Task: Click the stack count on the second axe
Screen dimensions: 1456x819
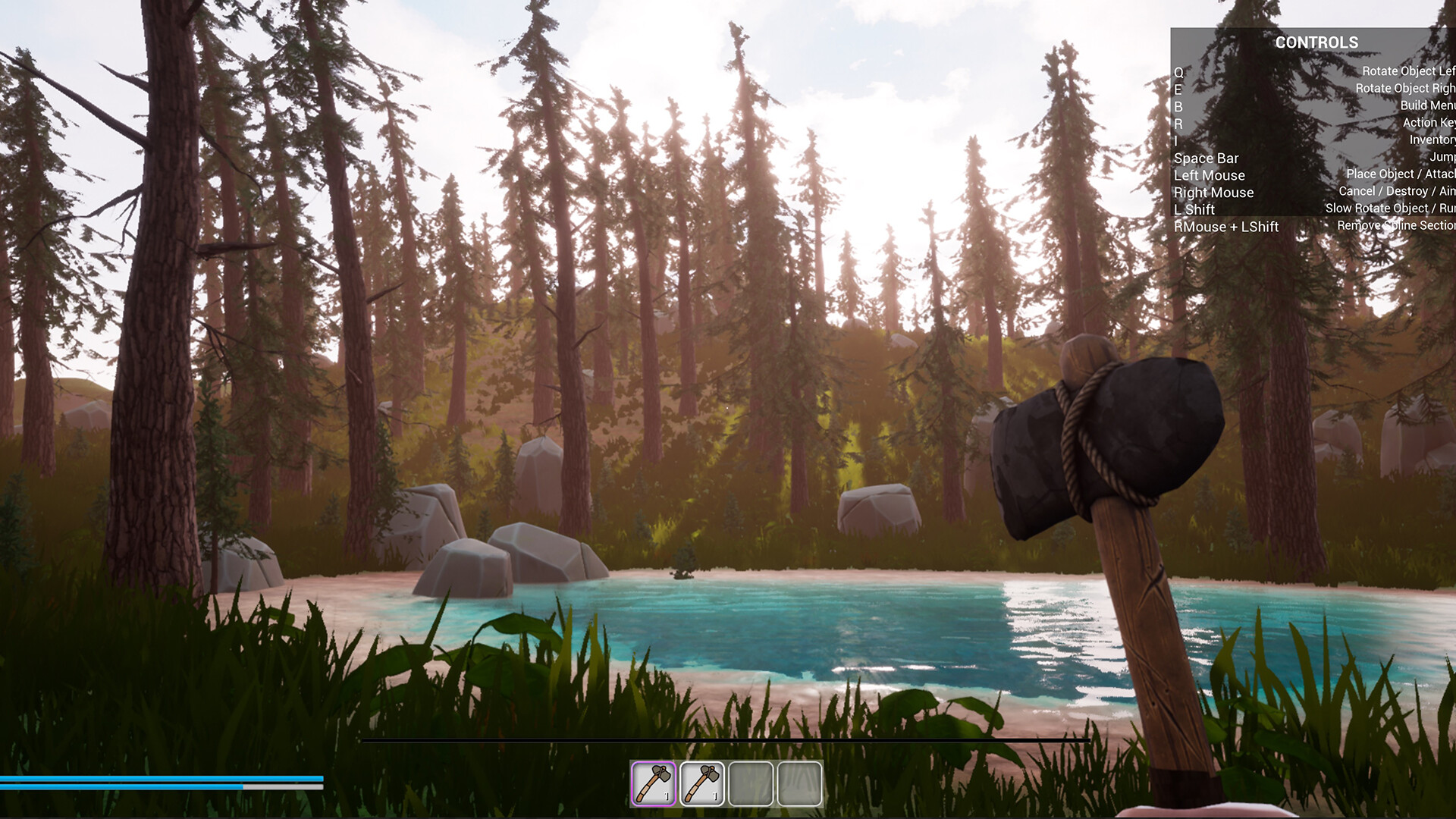Action: click(x=715, y=795)
